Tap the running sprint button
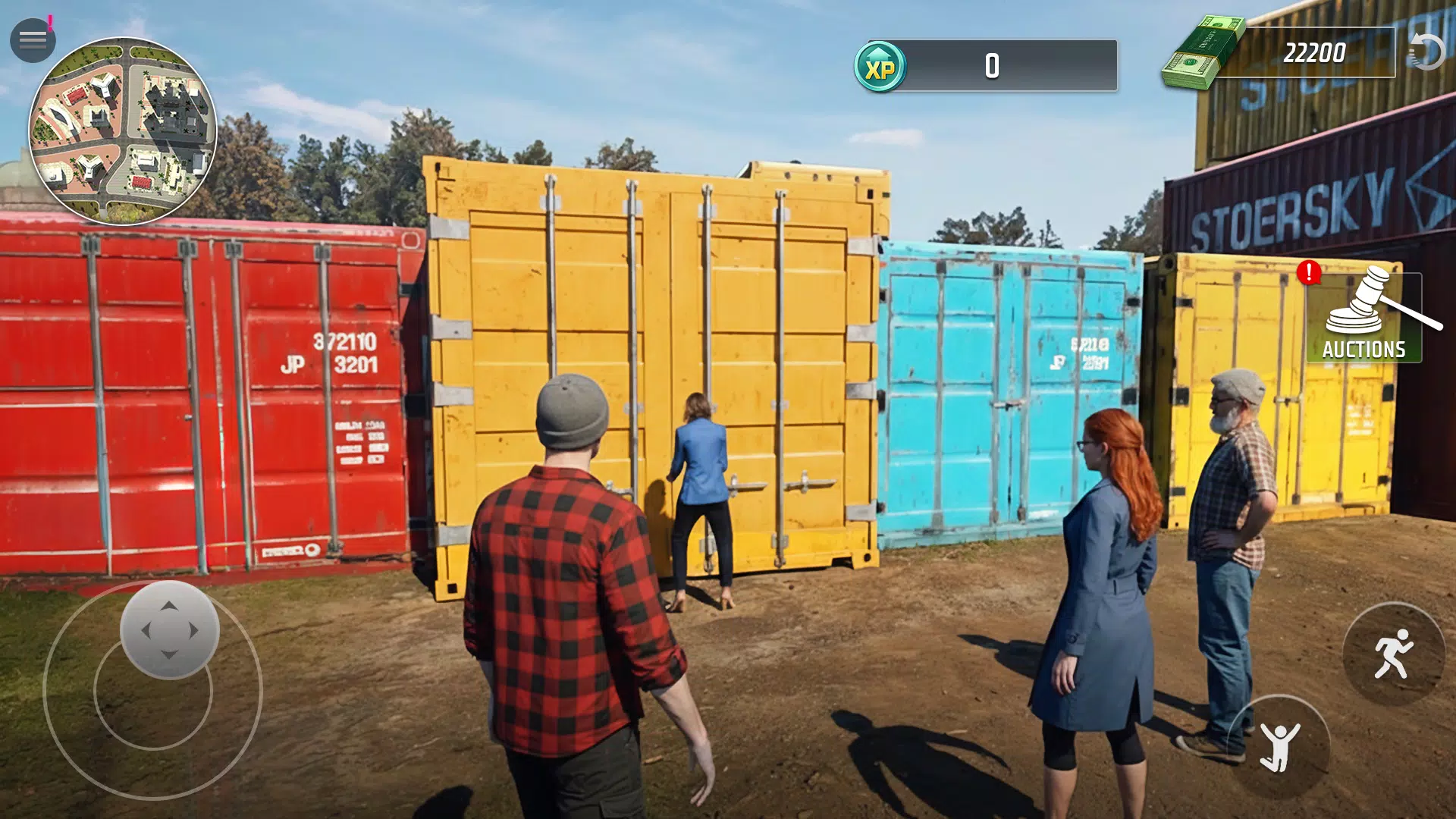This screenshot has height=819, width=1456. (x=1393, y=654)
